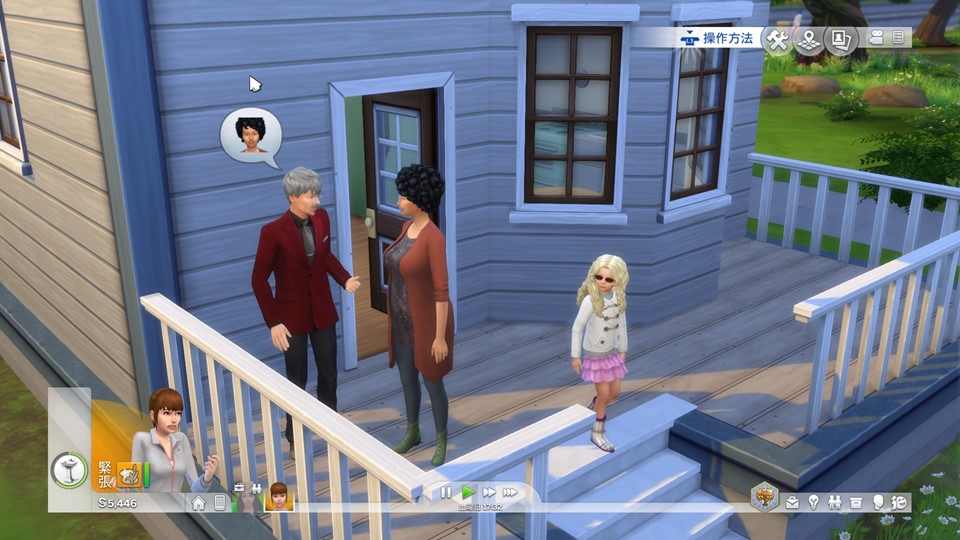Image resolution: width=960 pixels, height=540 pixels.
Task: Open the game options menu icon
Action: pyautogui.click(x=899, y=38)
